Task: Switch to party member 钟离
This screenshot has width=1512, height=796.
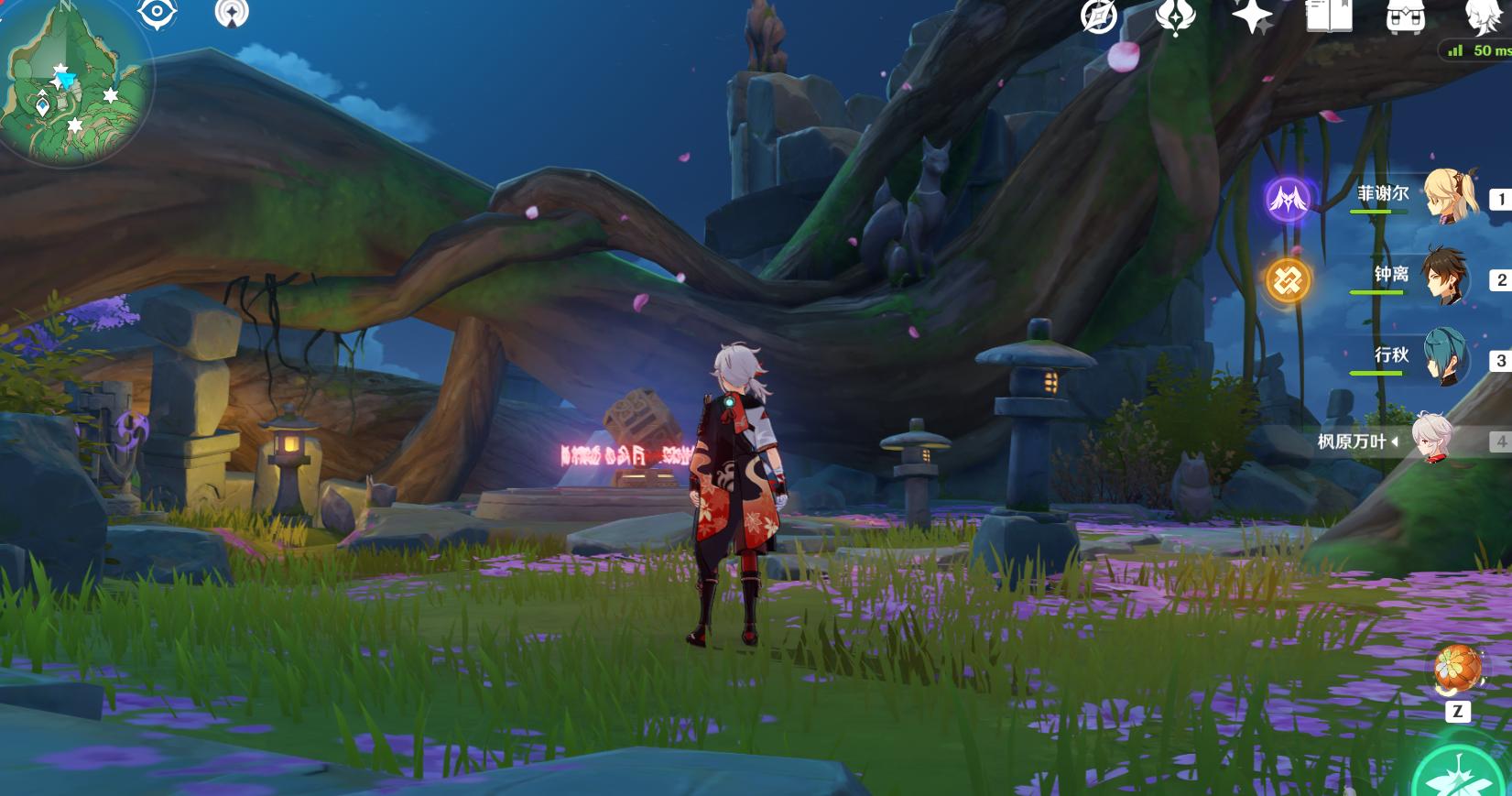Action: tap(1449, 276)
